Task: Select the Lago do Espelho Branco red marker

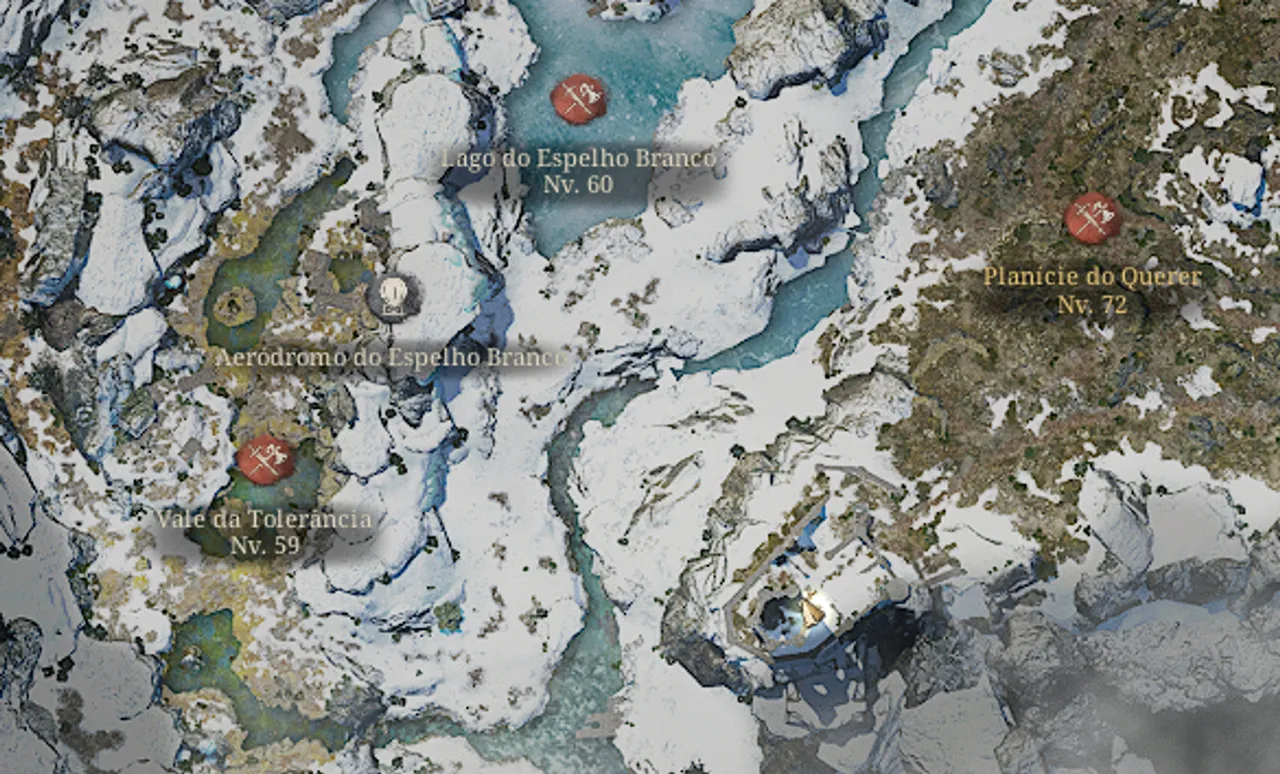Action: click(579, 98)
